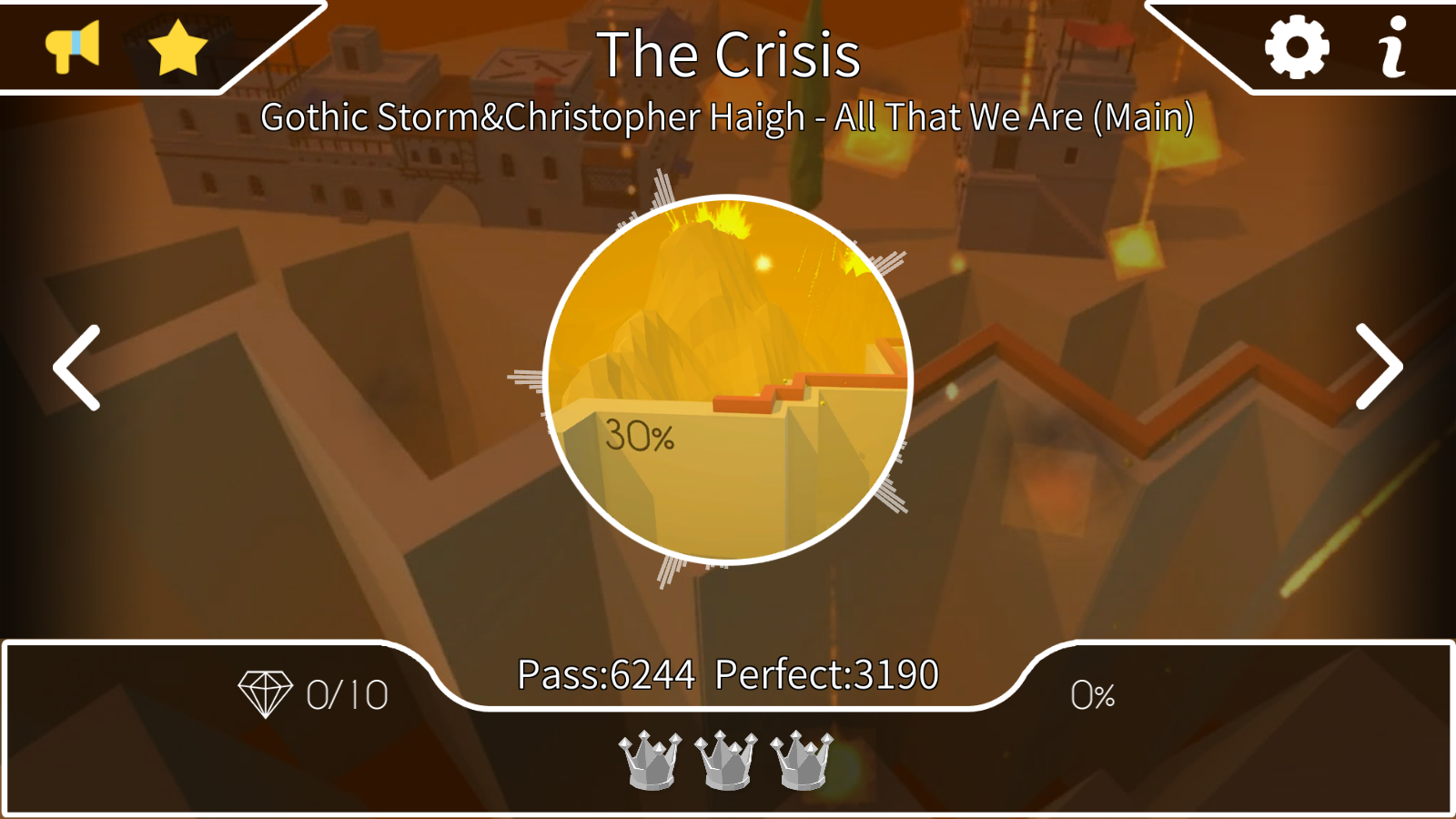This screenshot has width=1456, height=819.
Task: Start The Crisis level from circular preview
Action: [727, 379]
